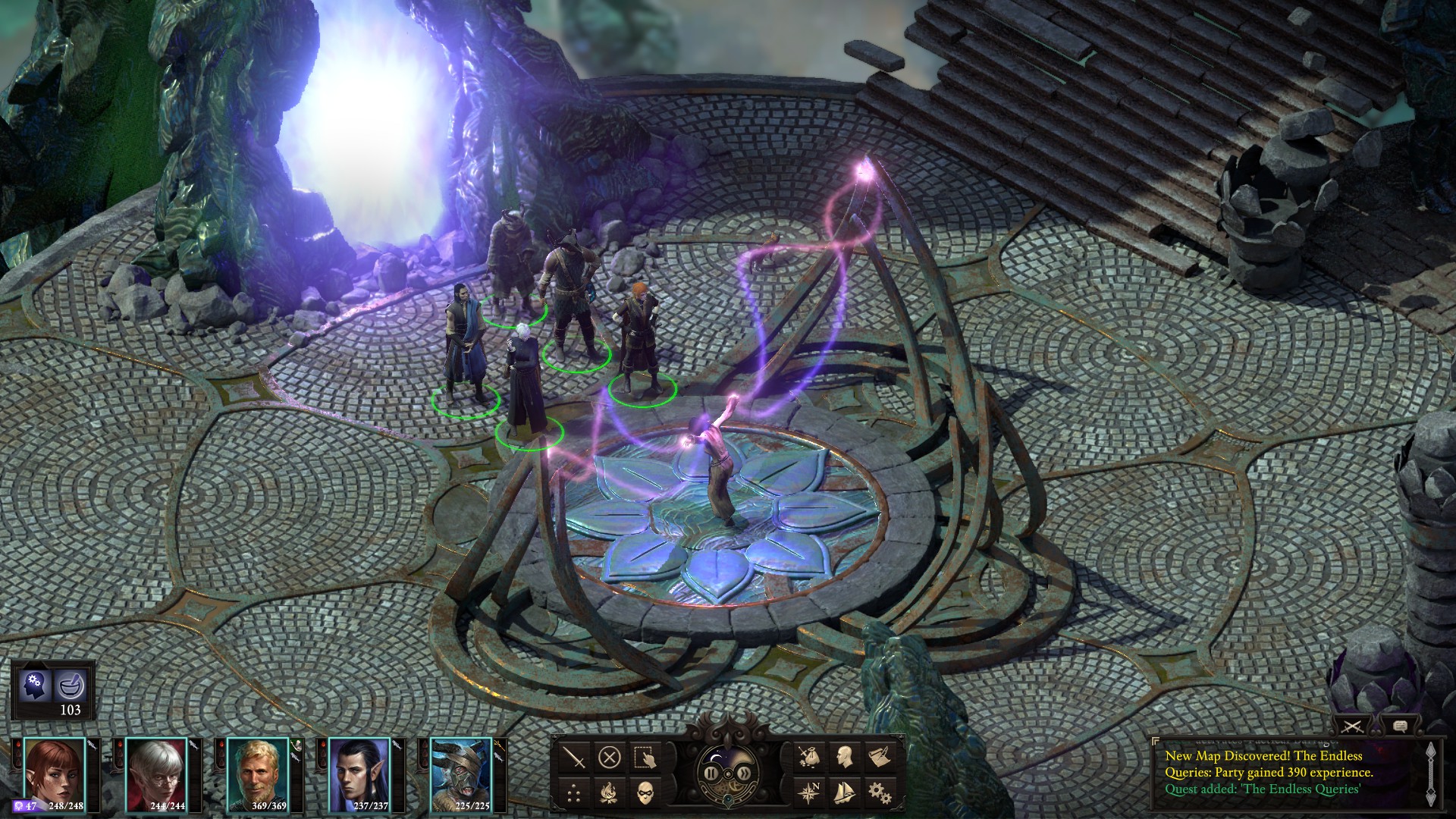Open the options gears menu
This screenshot has height=819, width=1456.
880,792
